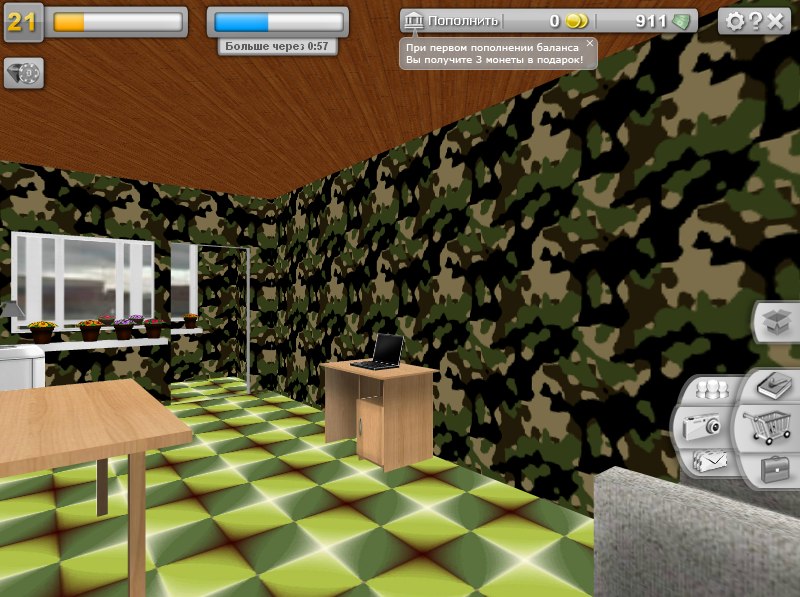Image resolution: width=800 pixels, height=597 pixels.
Task: Dismiss the first top-up bonus tooltip
Action: [x=590, y=43]
